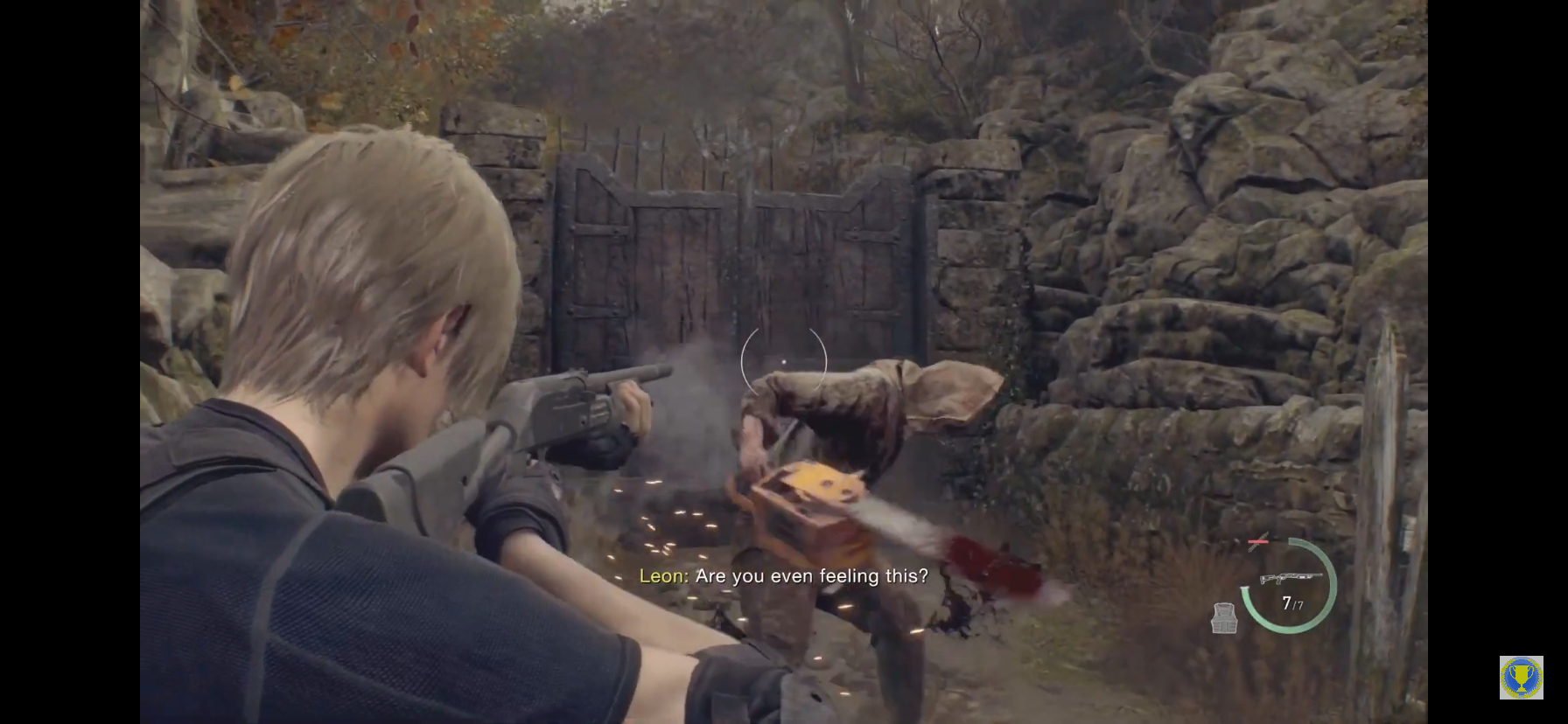
Task: Open the gold trophy overlay badge
Action: coord(1521,678)
